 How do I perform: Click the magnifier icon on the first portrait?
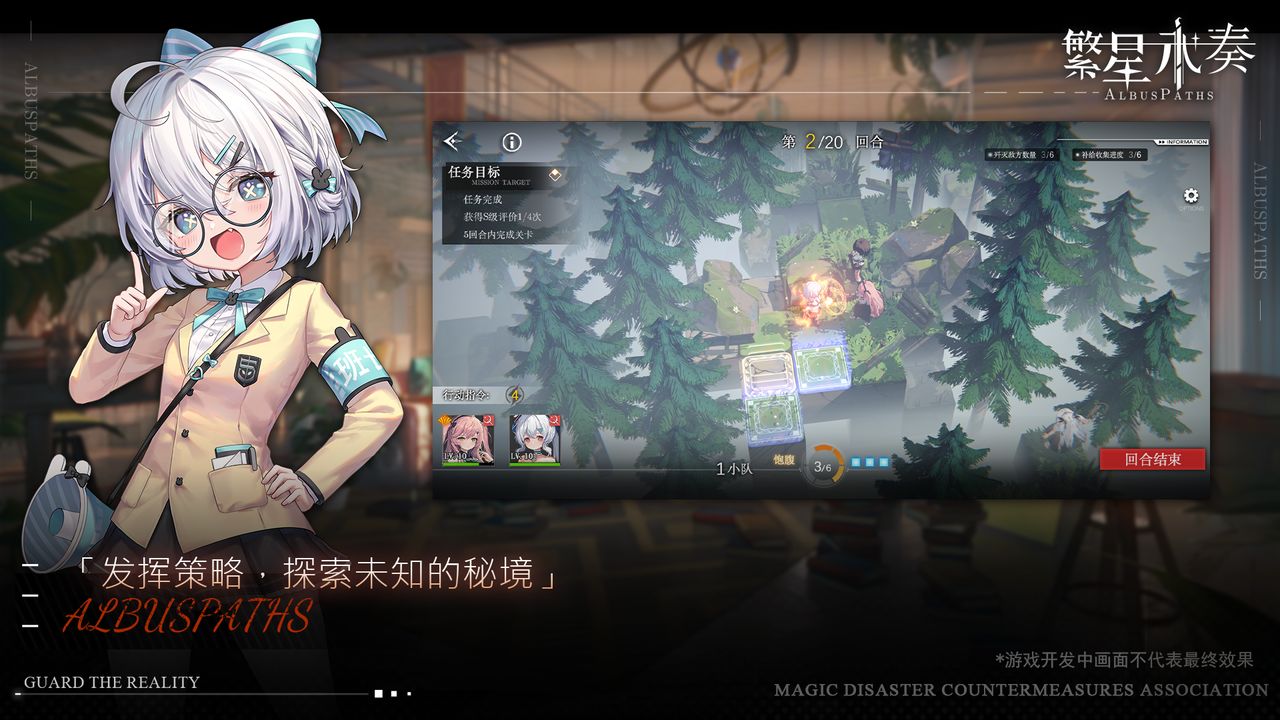pyautogui.click(x=489, y=420)
